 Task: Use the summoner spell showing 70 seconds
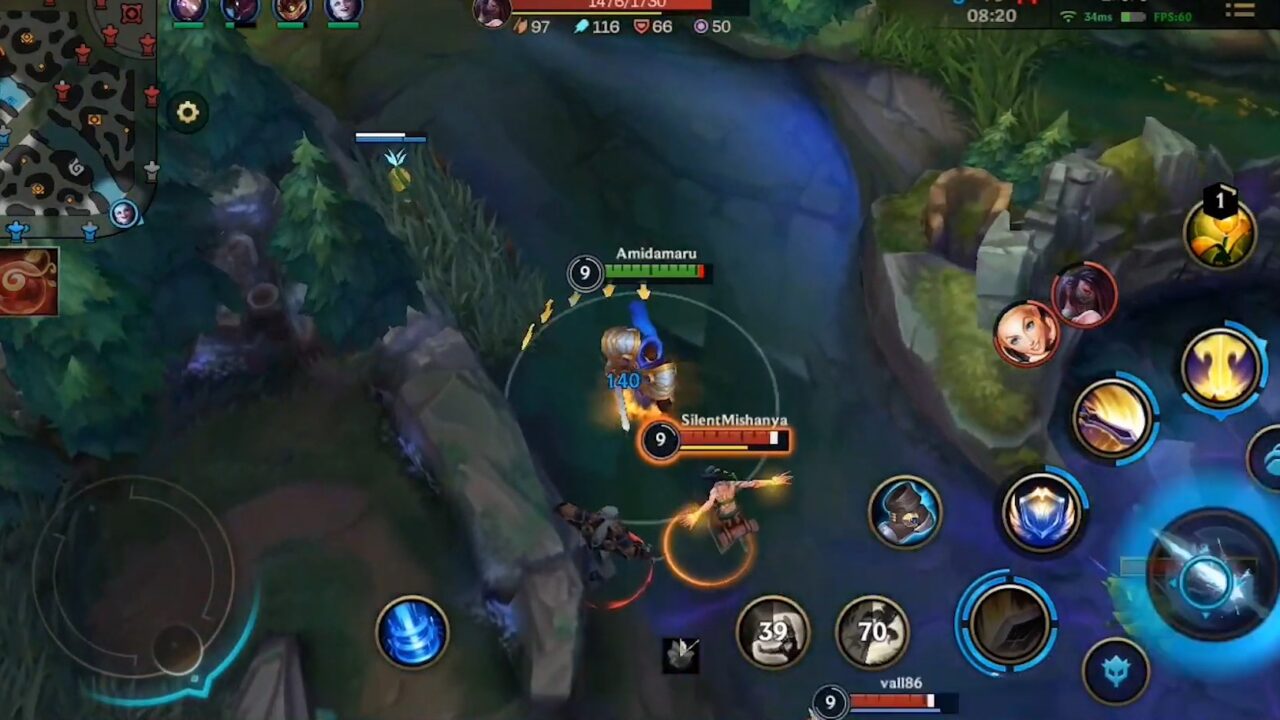coord(872,630)
